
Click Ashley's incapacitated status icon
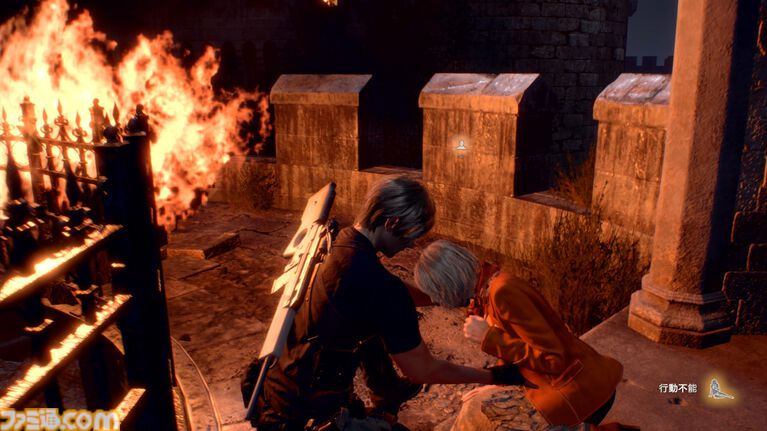[719, 389]
